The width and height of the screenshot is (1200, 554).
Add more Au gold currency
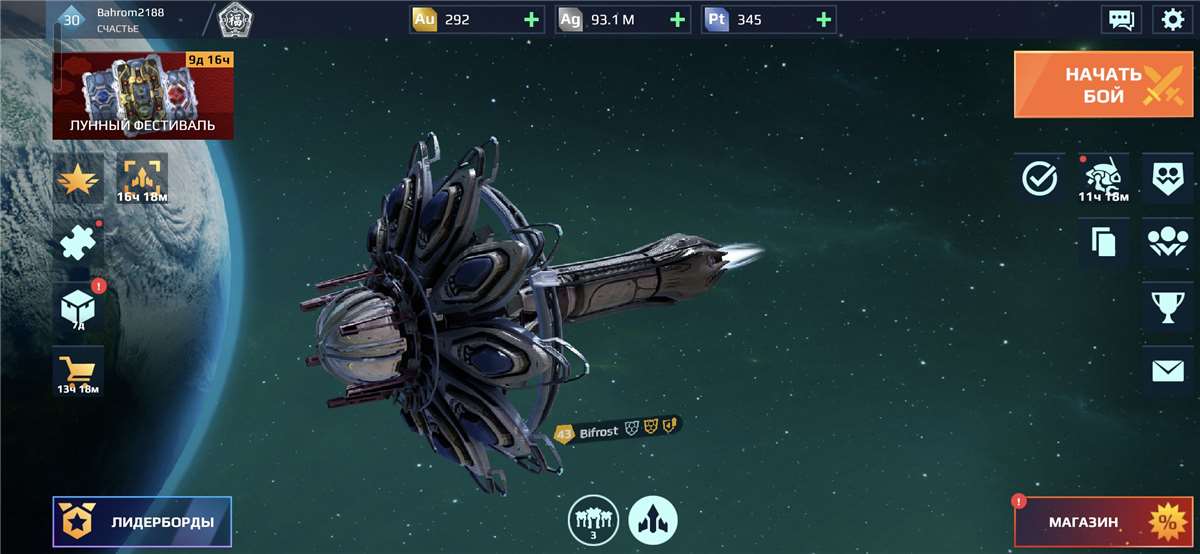(x=530, y=19)
